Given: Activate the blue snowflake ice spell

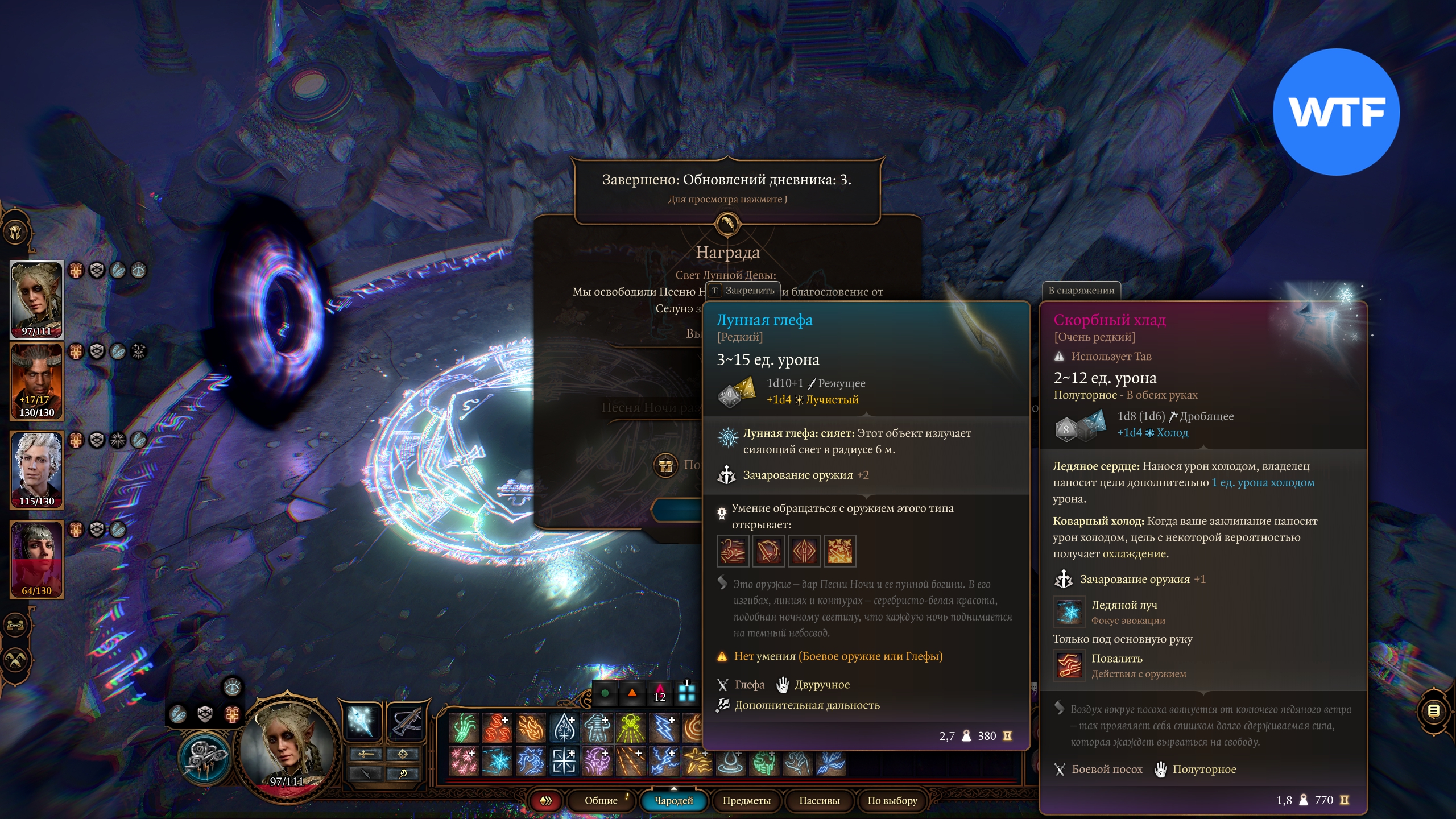Looking at the screenshot, I should pos(497,761).
